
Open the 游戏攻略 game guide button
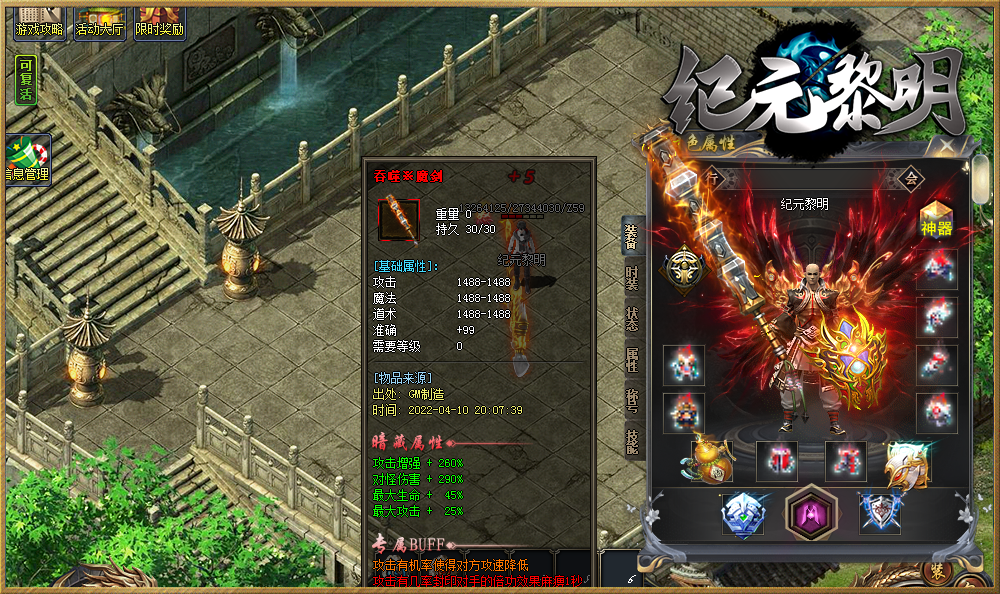(x=38, y=21)
